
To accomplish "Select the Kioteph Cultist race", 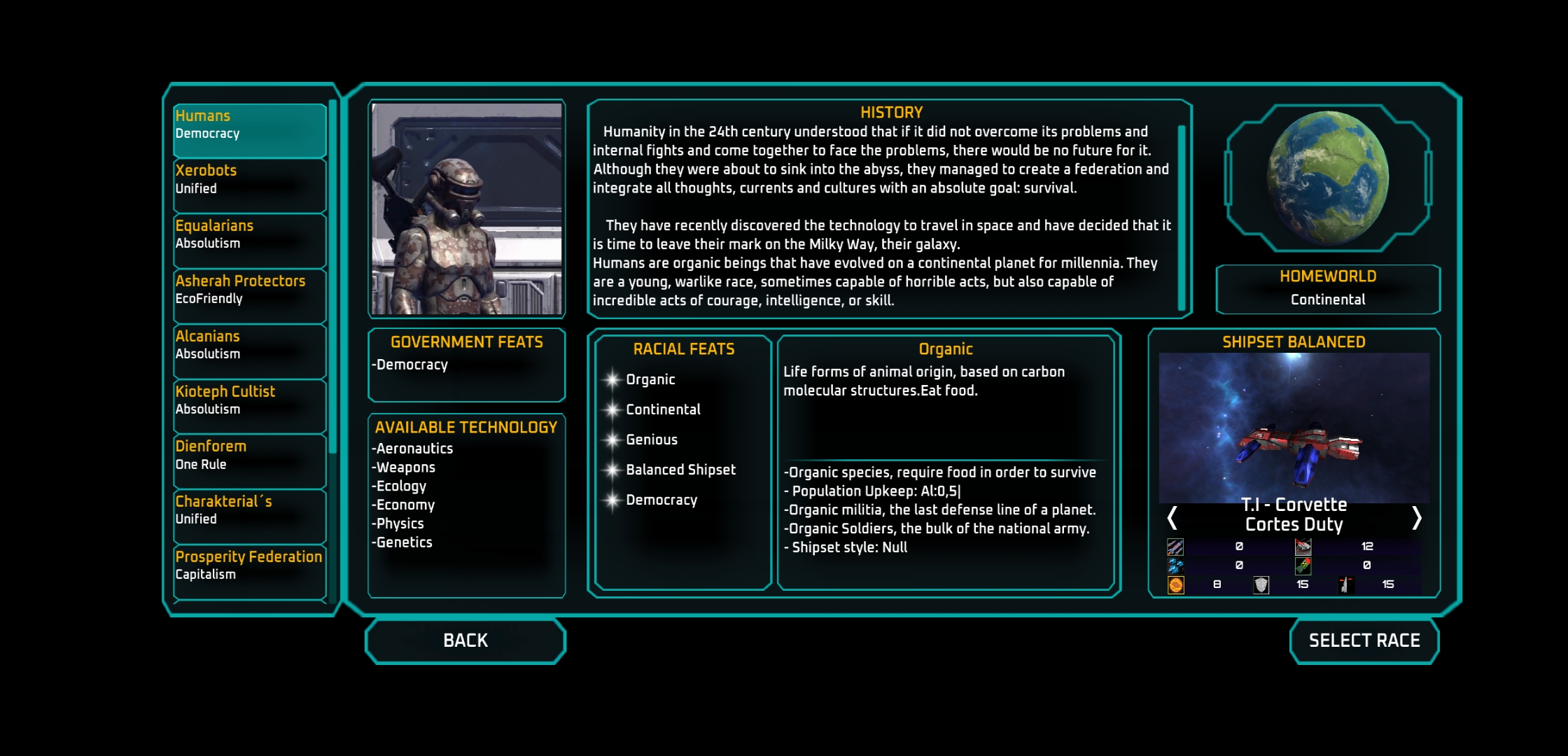I will point(249,407).
